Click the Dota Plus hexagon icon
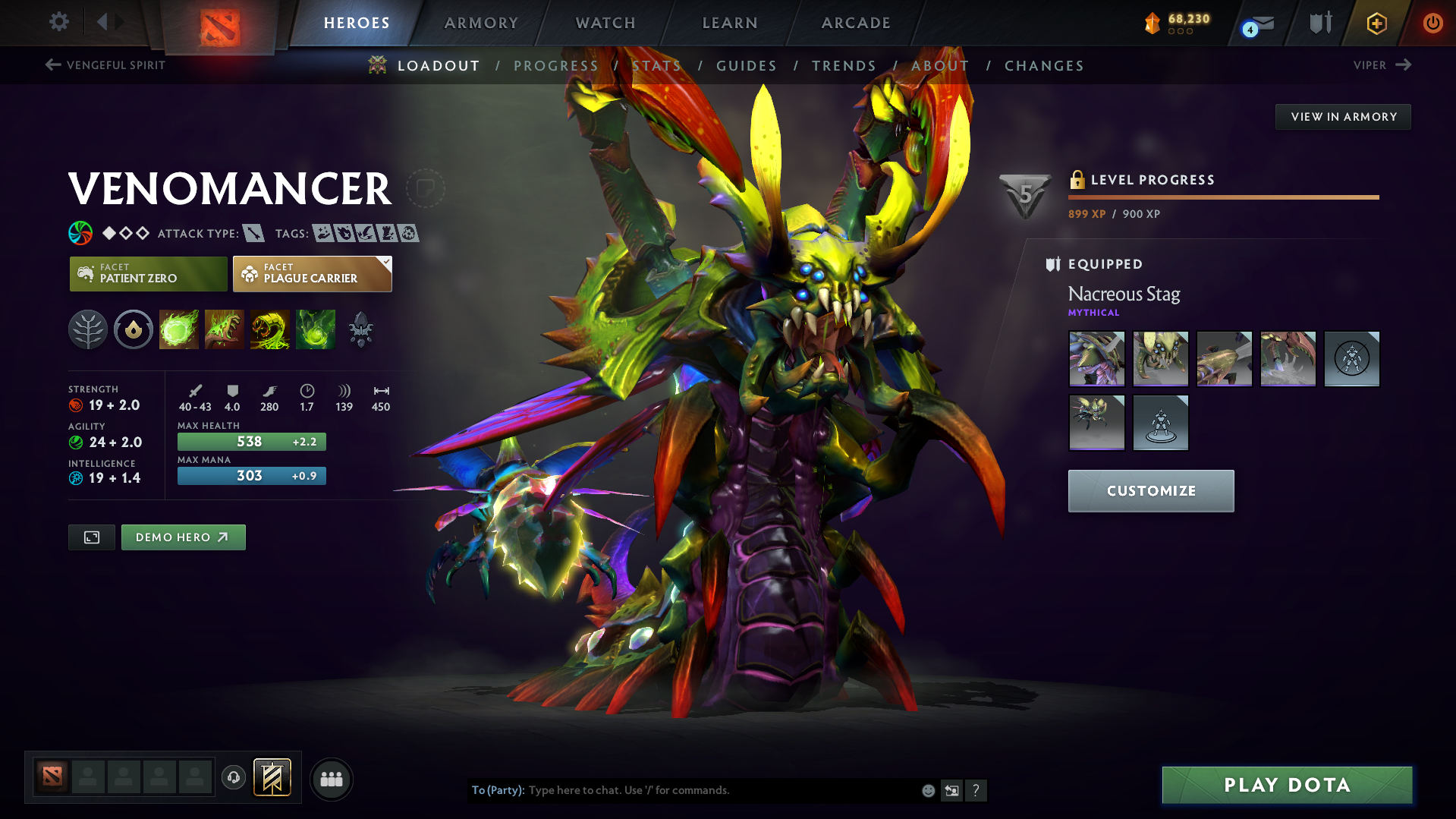Viewport: 1456px width, 819px height. coord(1376,24)
